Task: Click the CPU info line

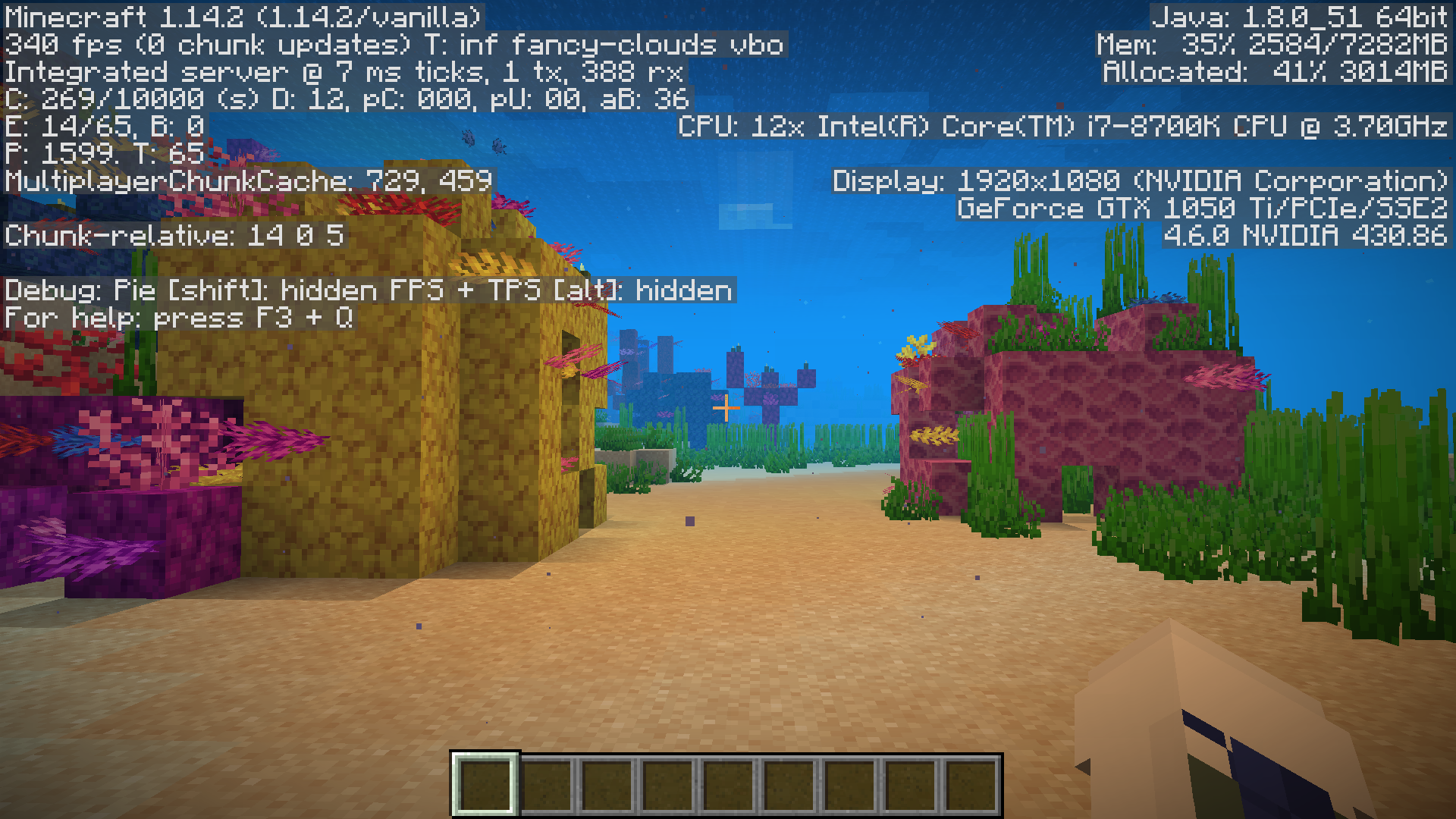Action: (1062, 128)
